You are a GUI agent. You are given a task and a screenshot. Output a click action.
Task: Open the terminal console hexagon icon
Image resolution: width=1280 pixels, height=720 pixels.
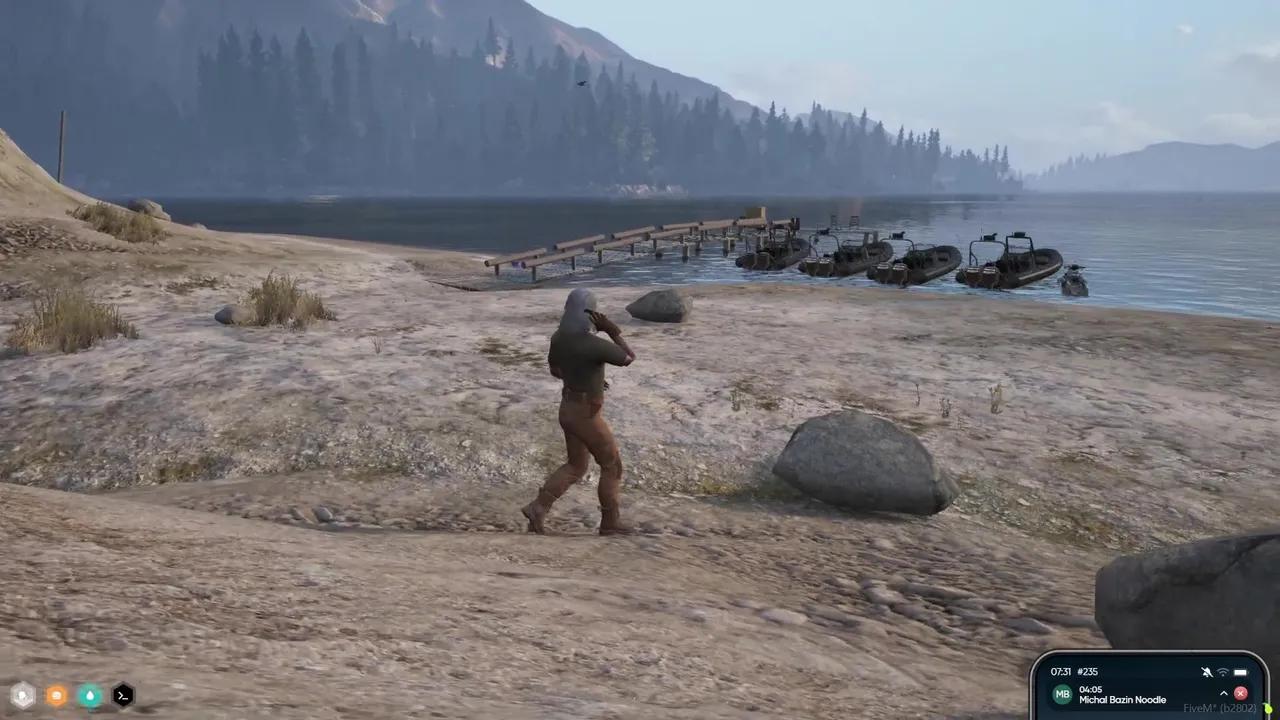tap(122, 695)
